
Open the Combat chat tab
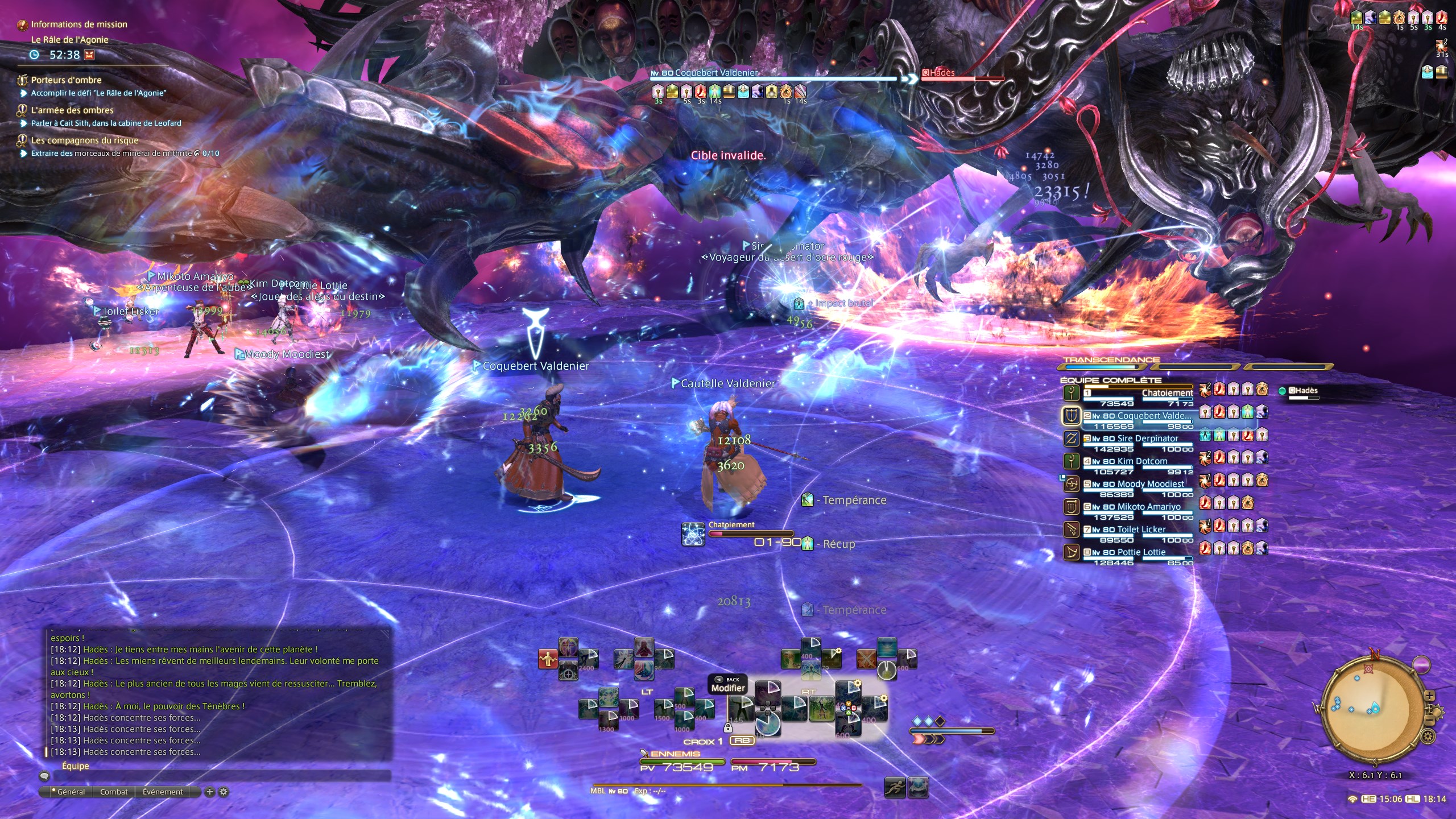[x=114, y=792]
